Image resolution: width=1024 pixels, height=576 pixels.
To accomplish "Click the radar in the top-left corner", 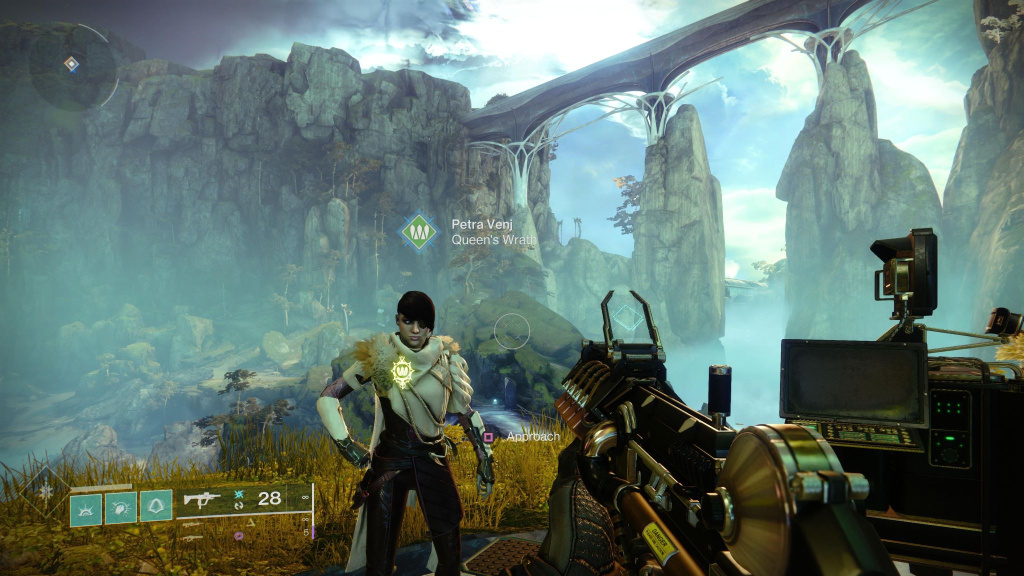I will pos(71,66).
